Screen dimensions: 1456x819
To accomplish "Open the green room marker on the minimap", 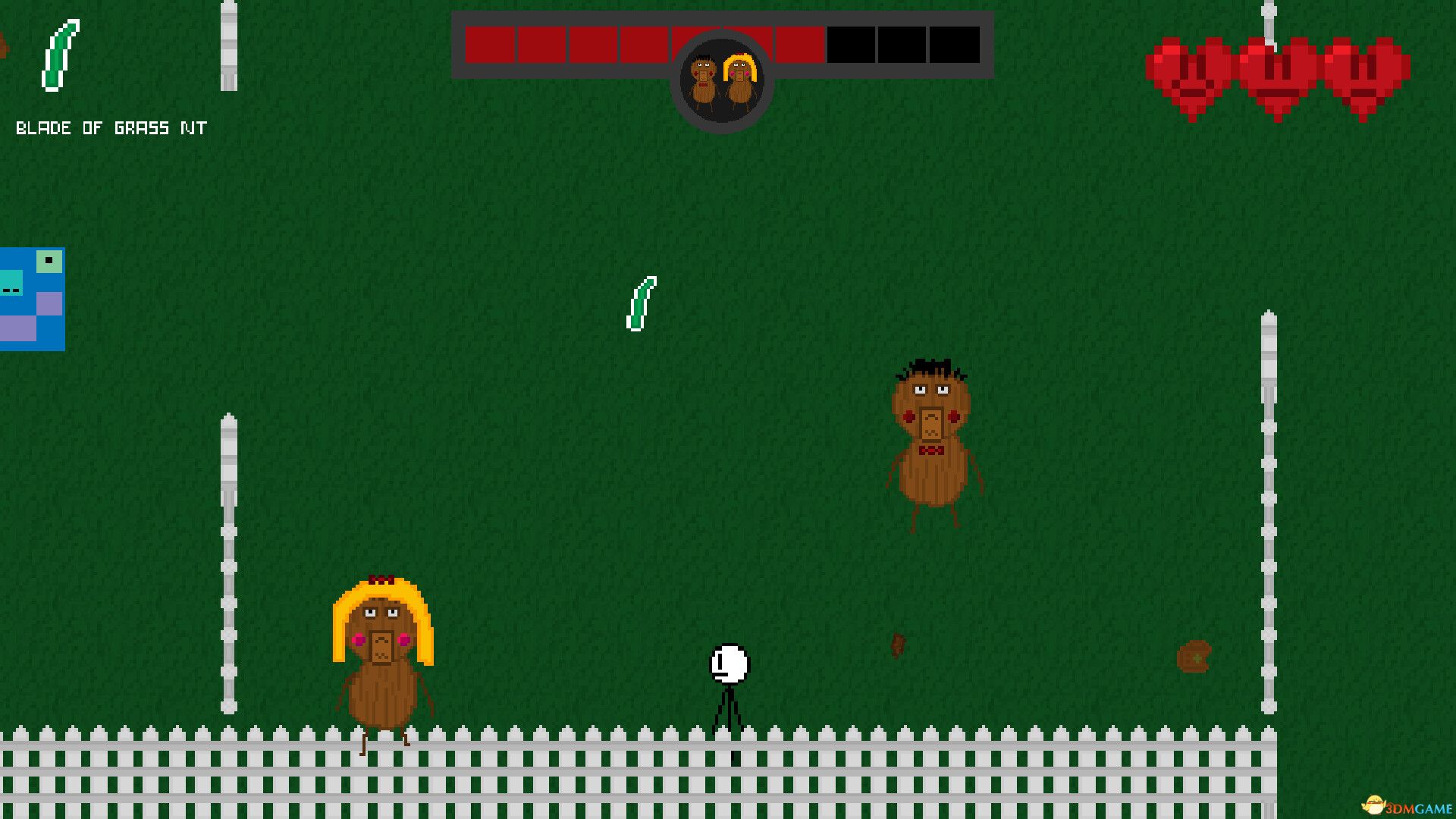I will (x=49, y=261).
